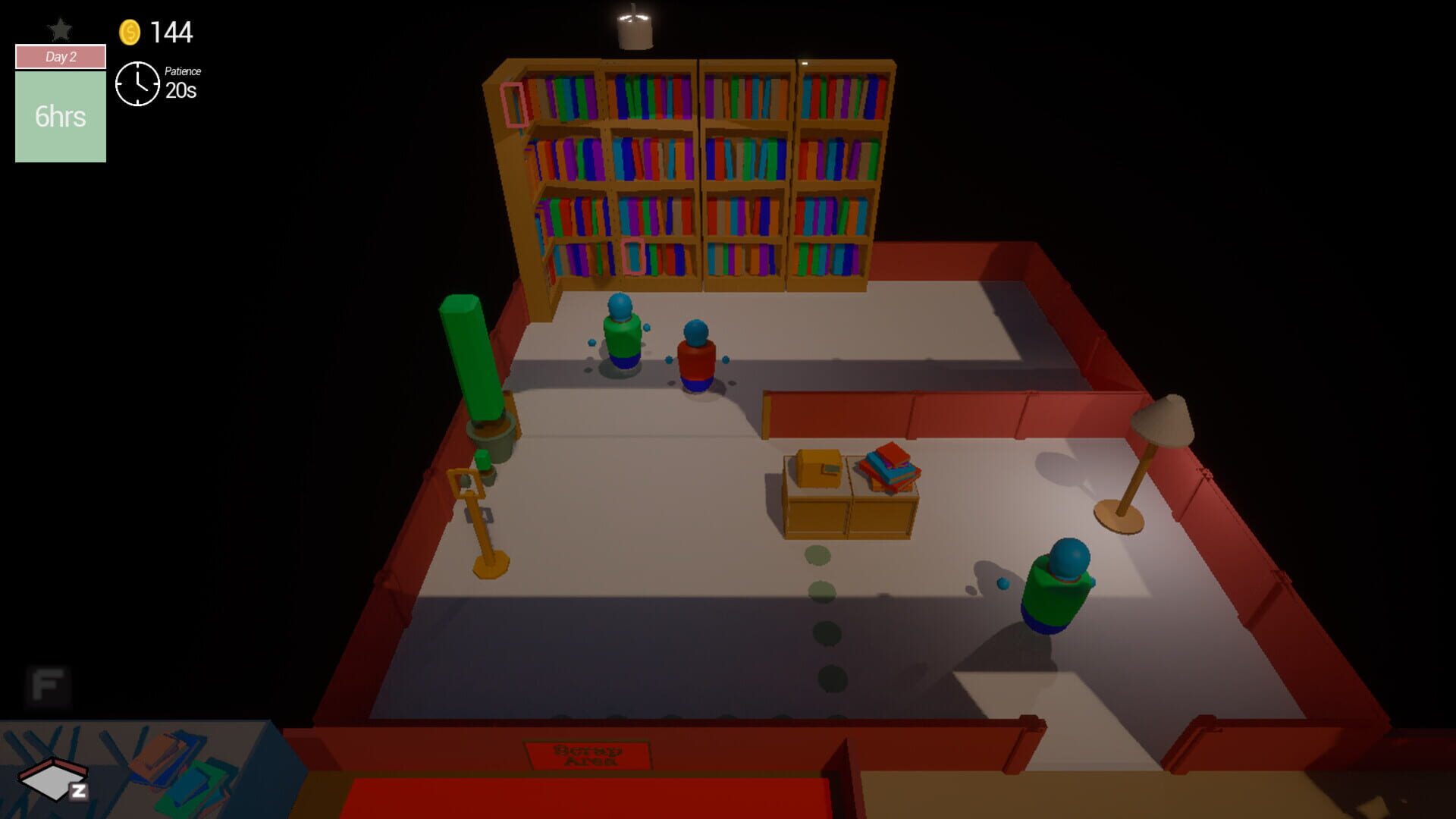The image size is (1456, 819).
Task: Click the gold coin currency icon
Action: point(129,32)
